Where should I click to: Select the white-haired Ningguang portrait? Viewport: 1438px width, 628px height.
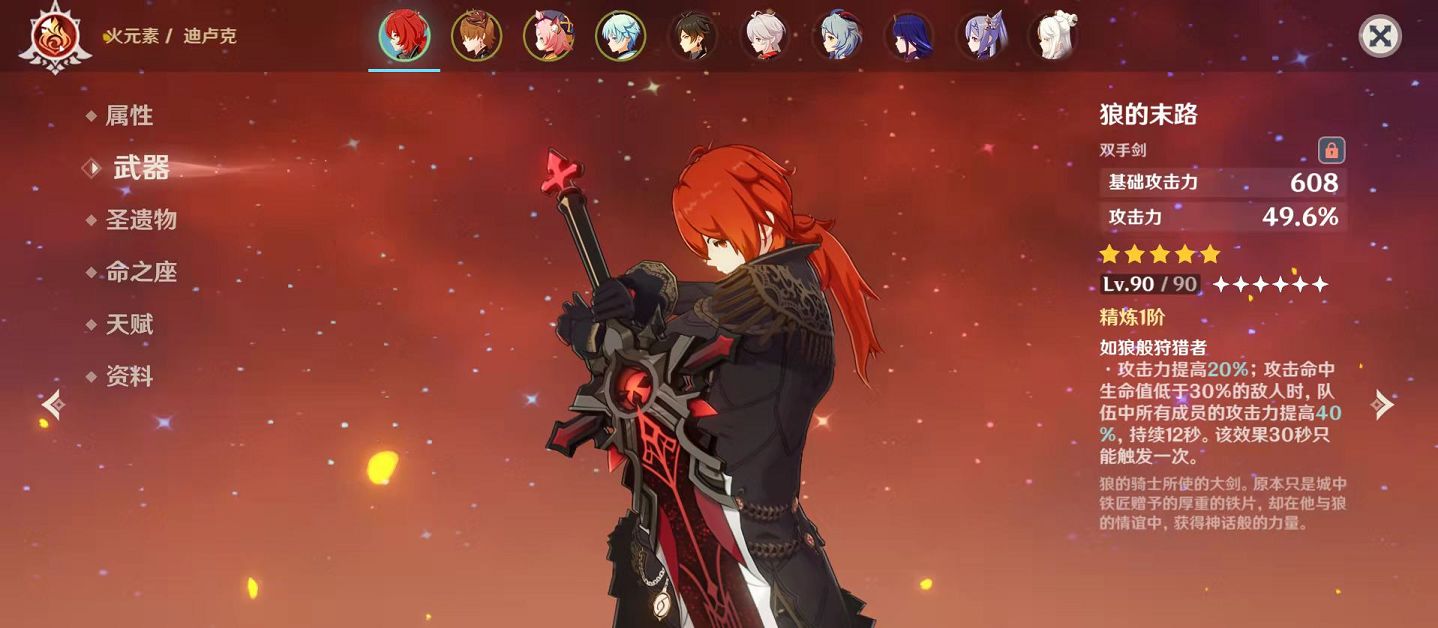click(x=1054, y=36)
